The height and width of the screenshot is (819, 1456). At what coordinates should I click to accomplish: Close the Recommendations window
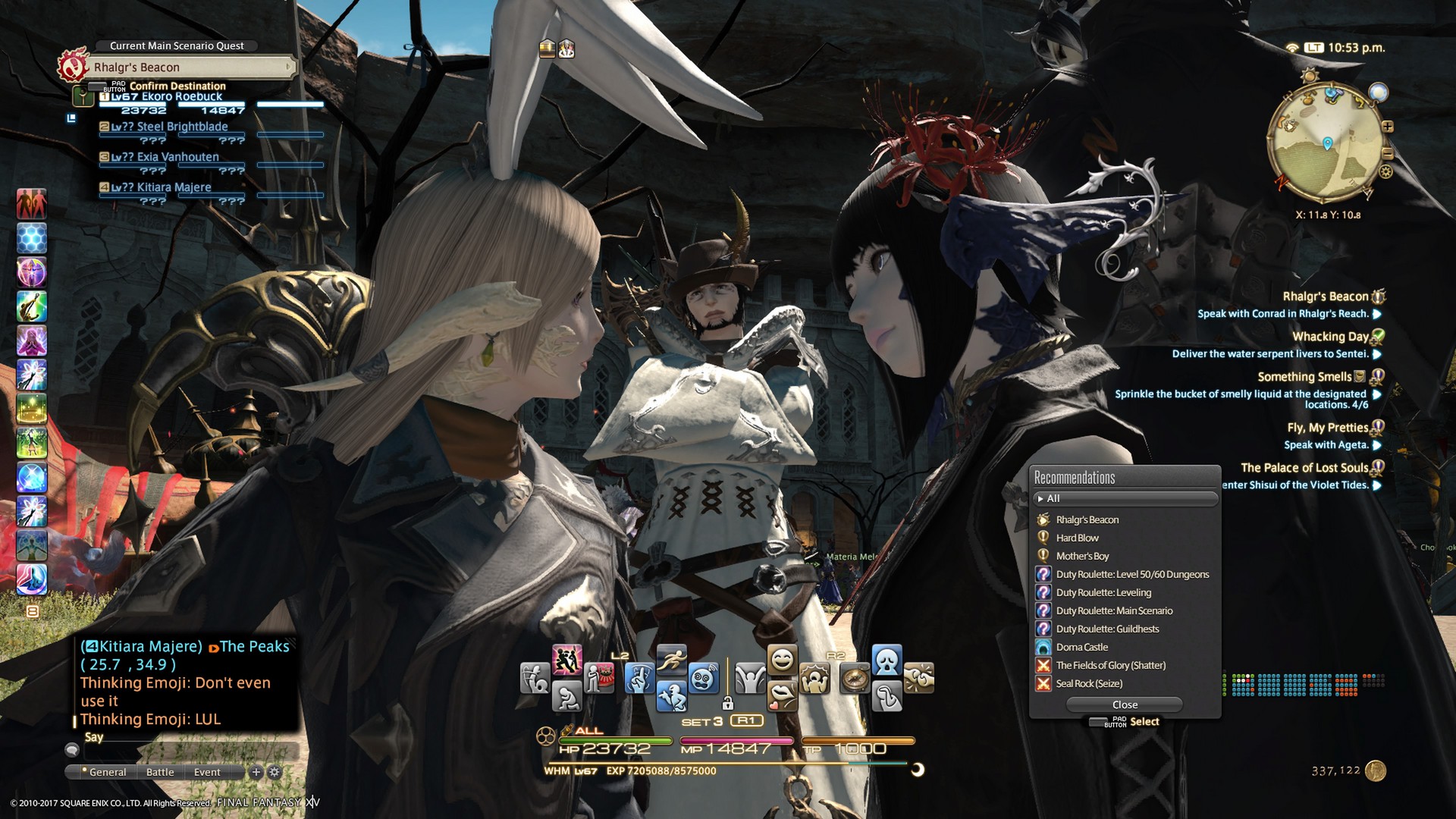point(1125,704)
